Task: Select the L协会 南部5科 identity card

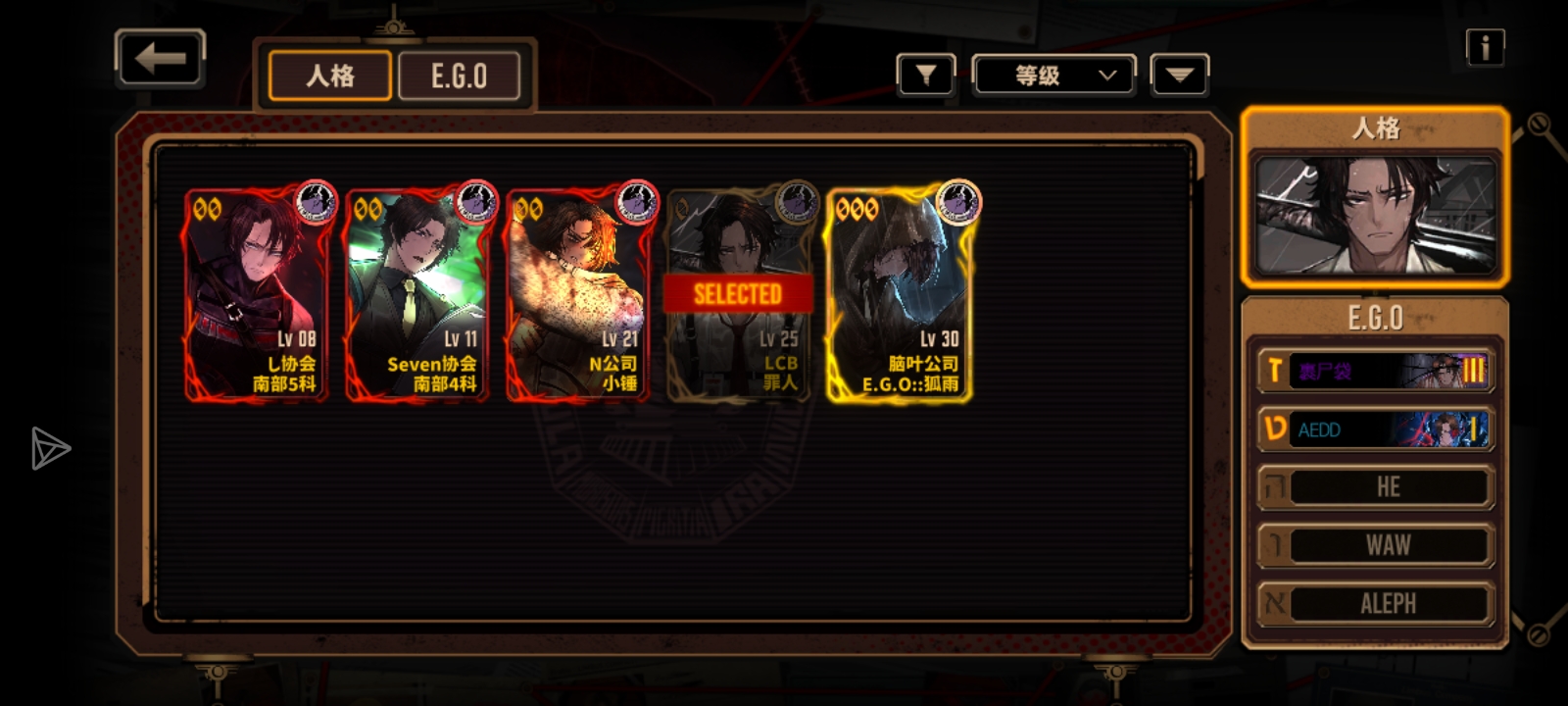Action: pos(256,293)
